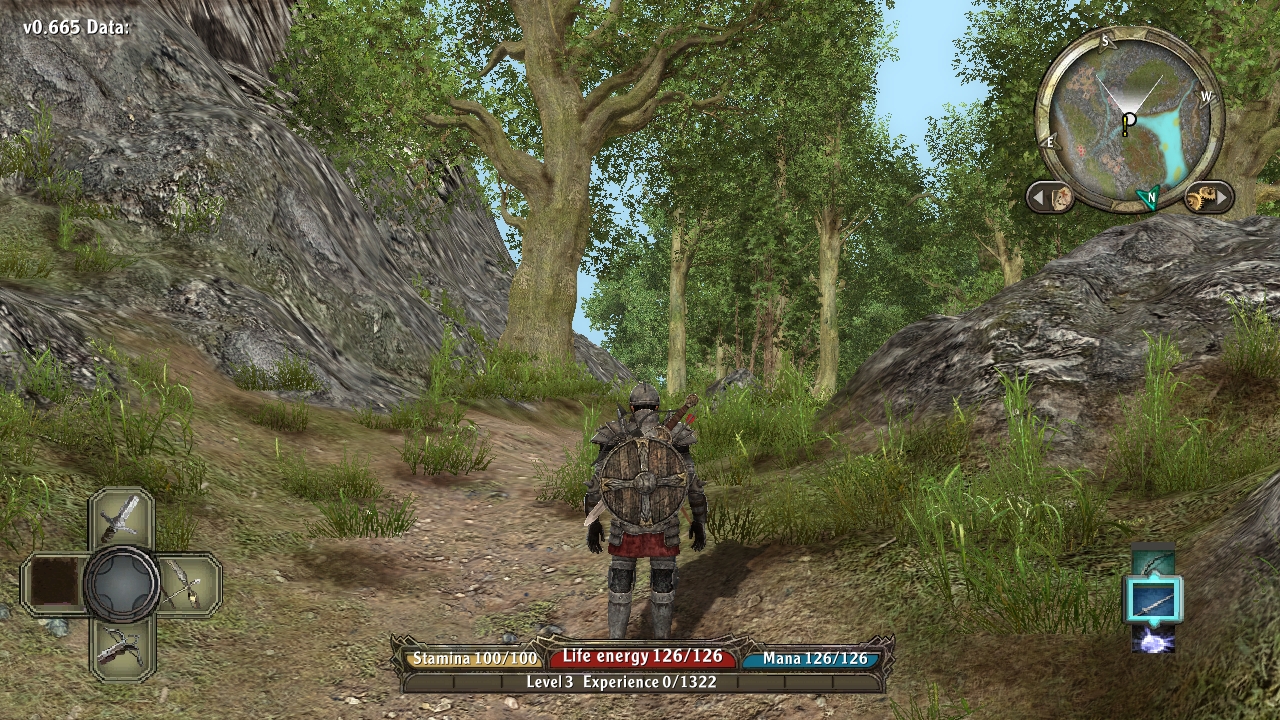This screenshot has height=720, width=1280.
Task: Select the sword quick-slot on the weapon wheel
Action: [x=121, y=517]
